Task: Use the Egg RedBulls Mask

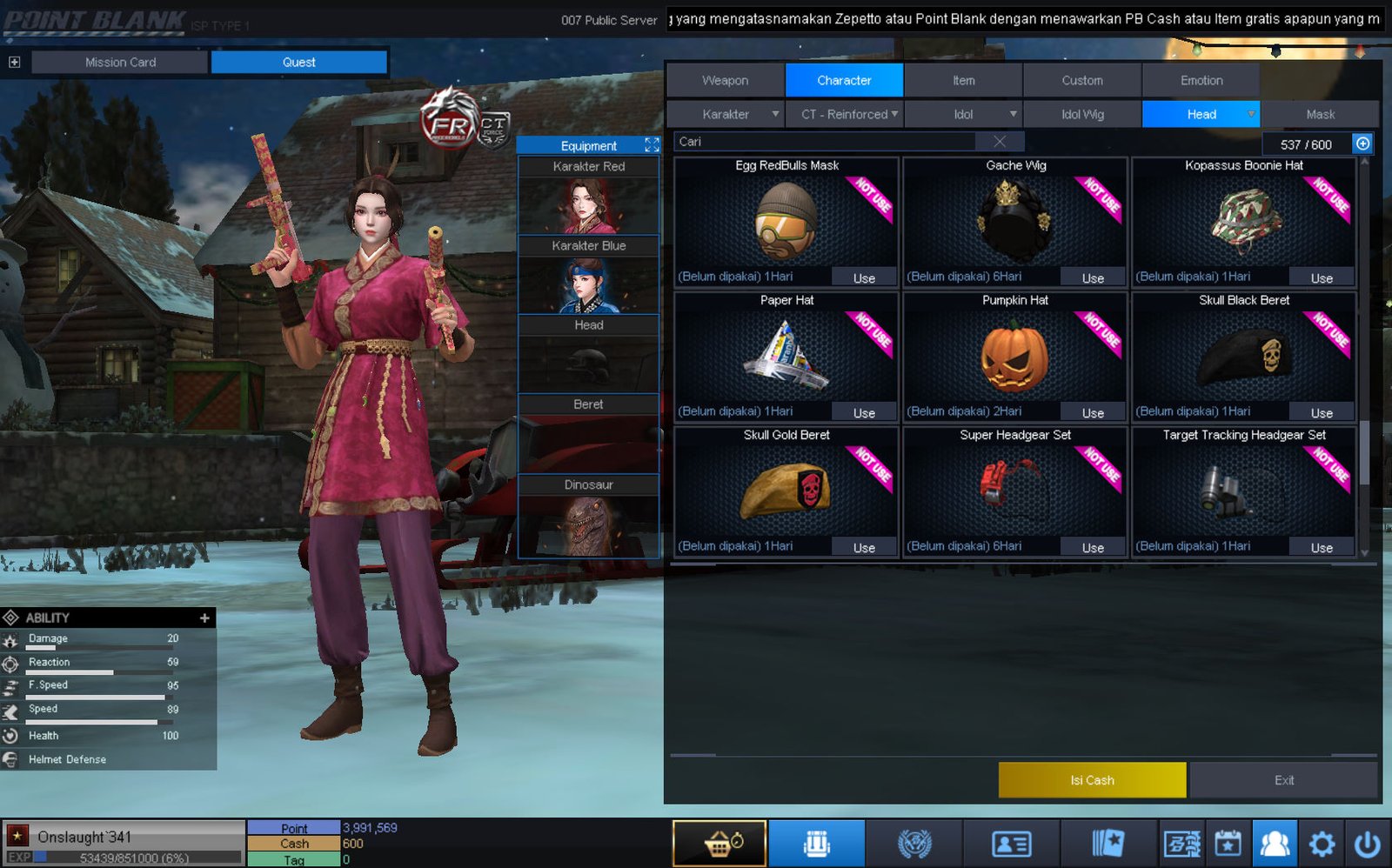Action: pyautogui.click(x=864, y=278)
